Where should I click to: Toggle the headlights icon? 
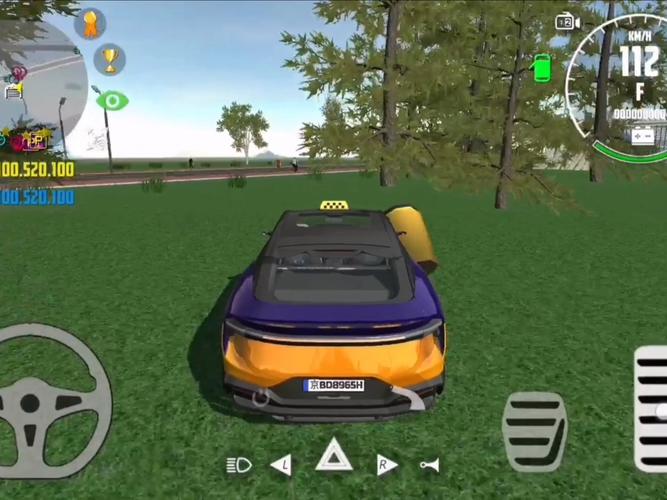click(239, 464)
